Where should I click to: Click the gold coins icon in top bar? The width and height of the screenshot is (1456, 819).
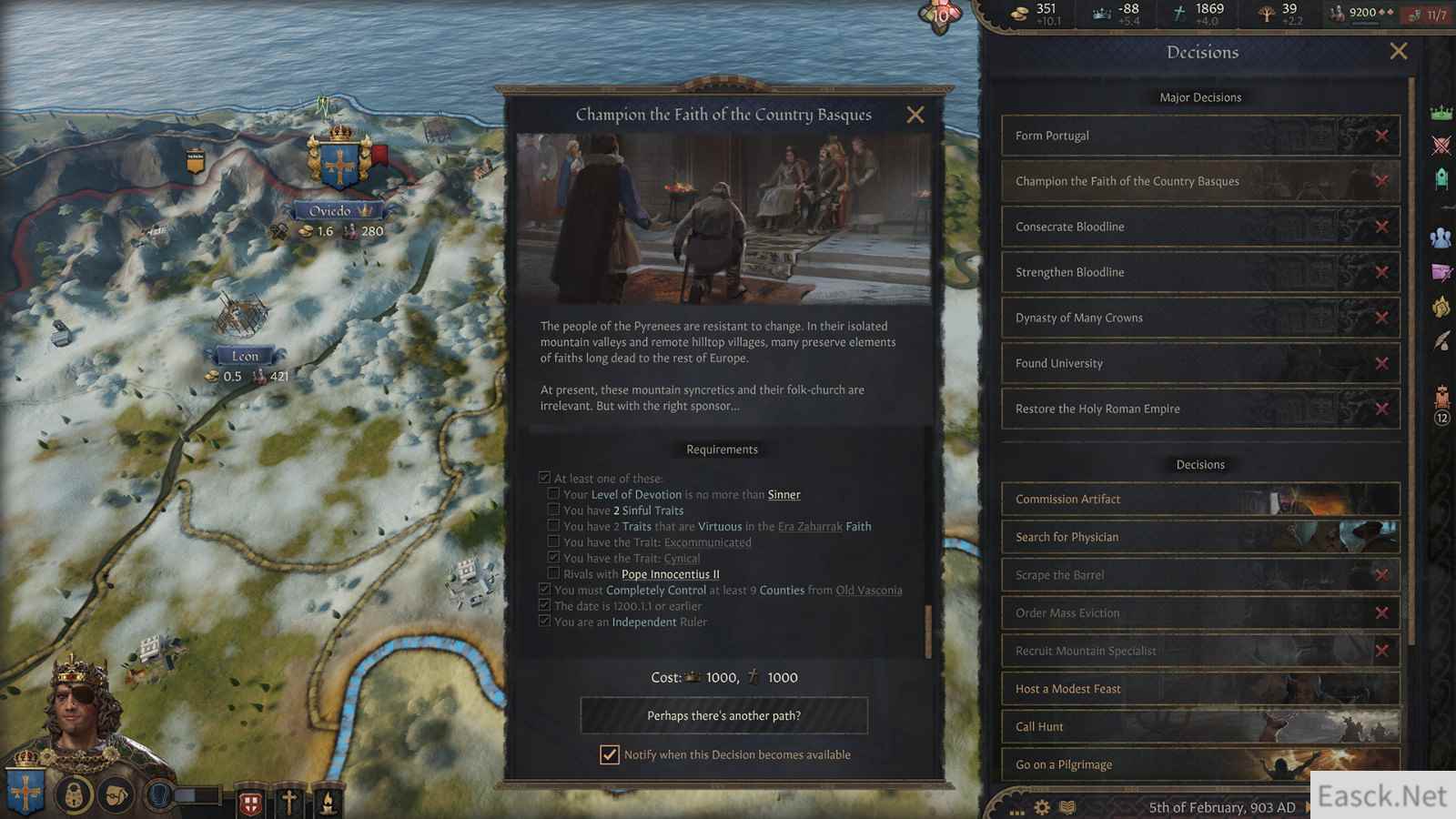coord(1019,12)
